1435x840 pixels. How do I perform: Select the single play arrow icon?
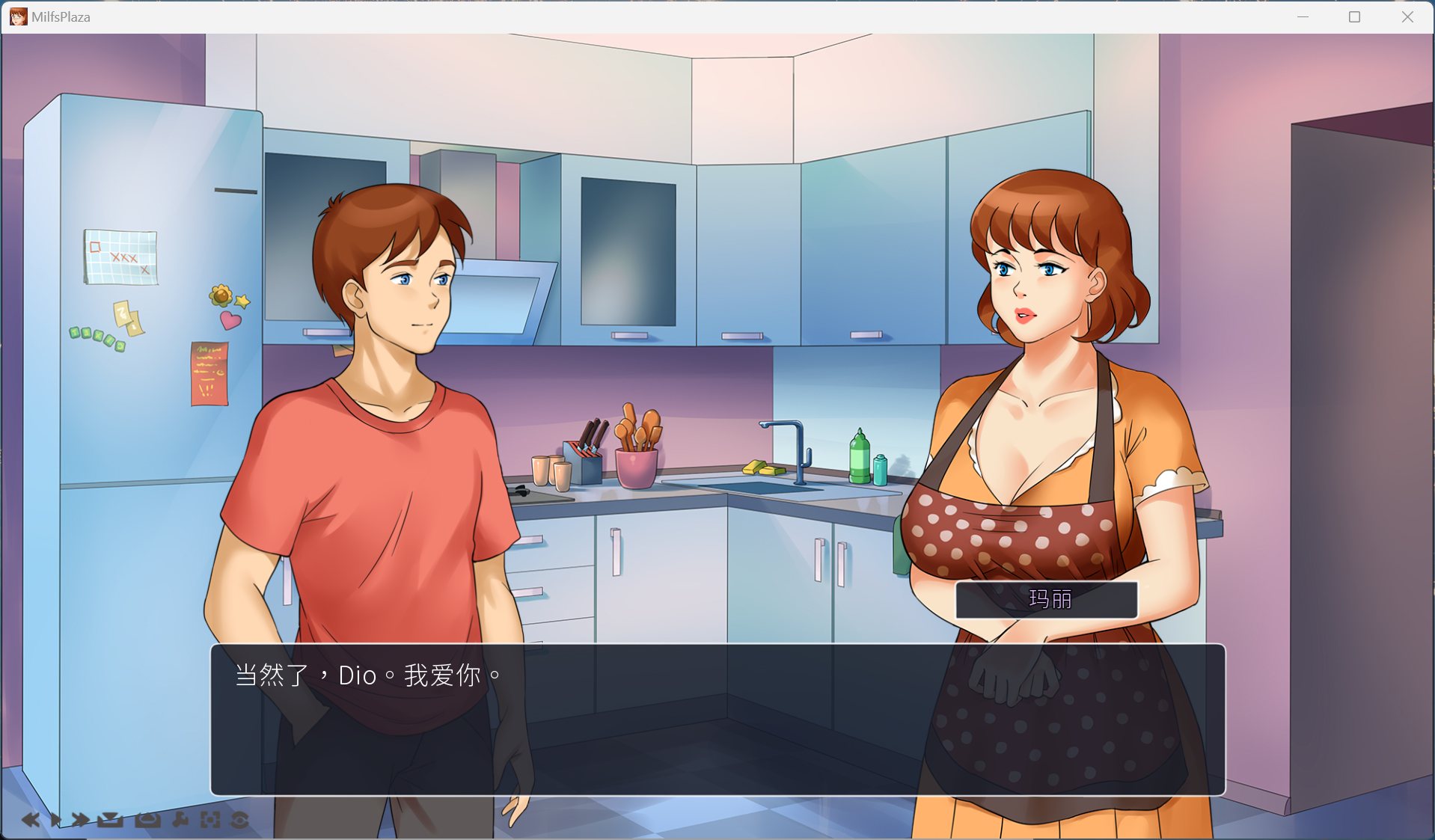pos(55,819)
